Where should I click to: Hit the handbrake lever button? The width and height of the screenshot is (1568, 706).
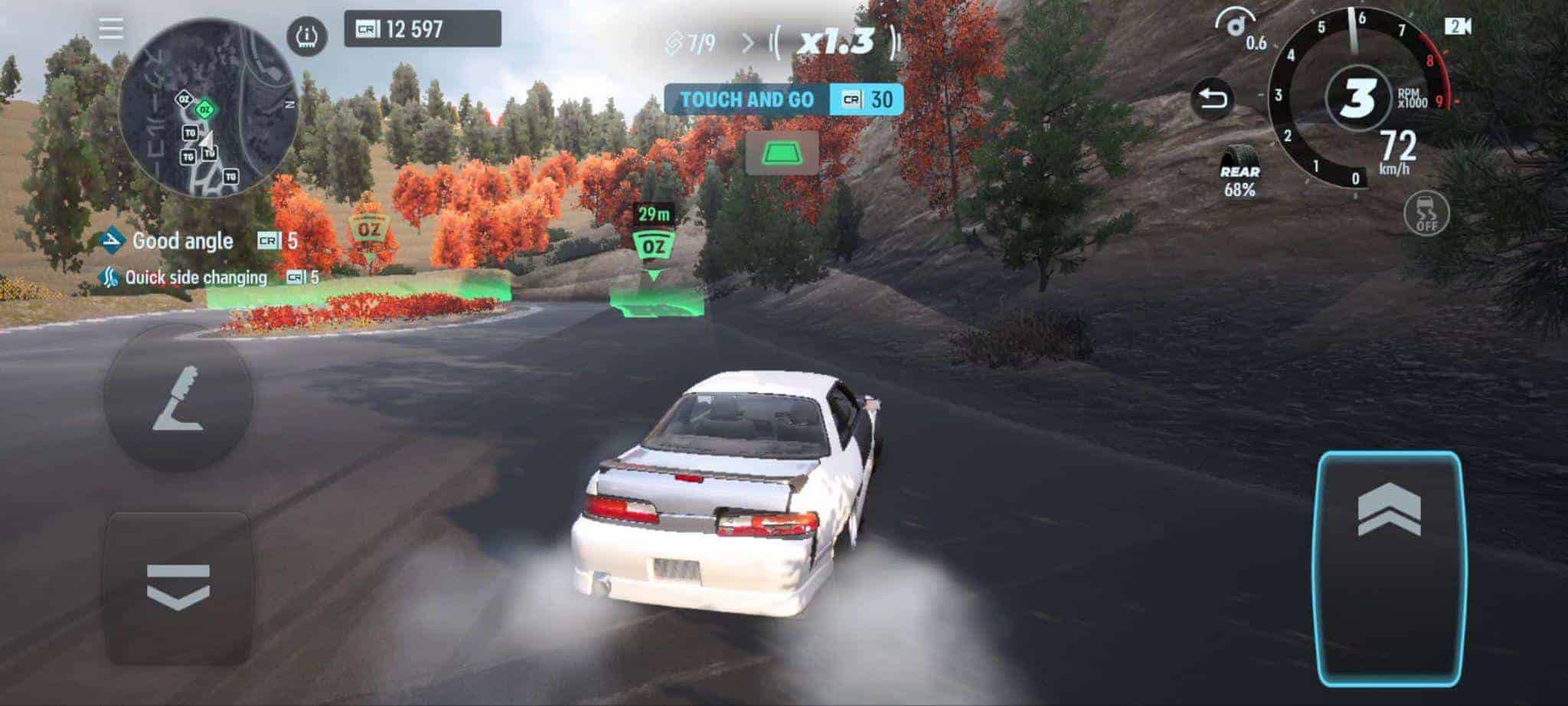point(178,397)
